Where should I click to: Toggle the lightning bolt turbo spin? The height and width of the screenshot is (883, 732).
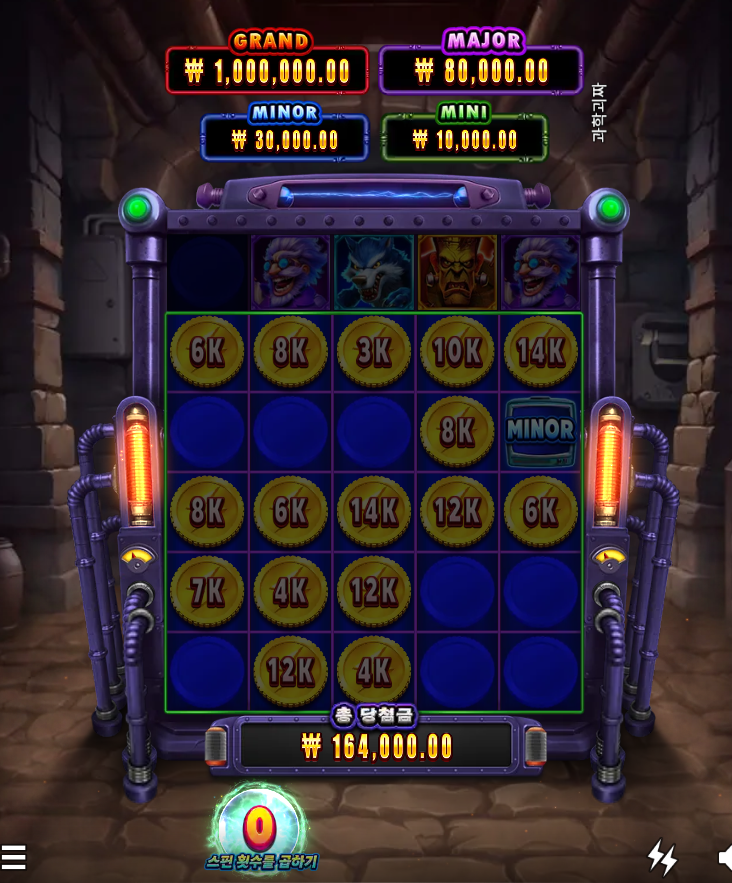click(662, 857)
